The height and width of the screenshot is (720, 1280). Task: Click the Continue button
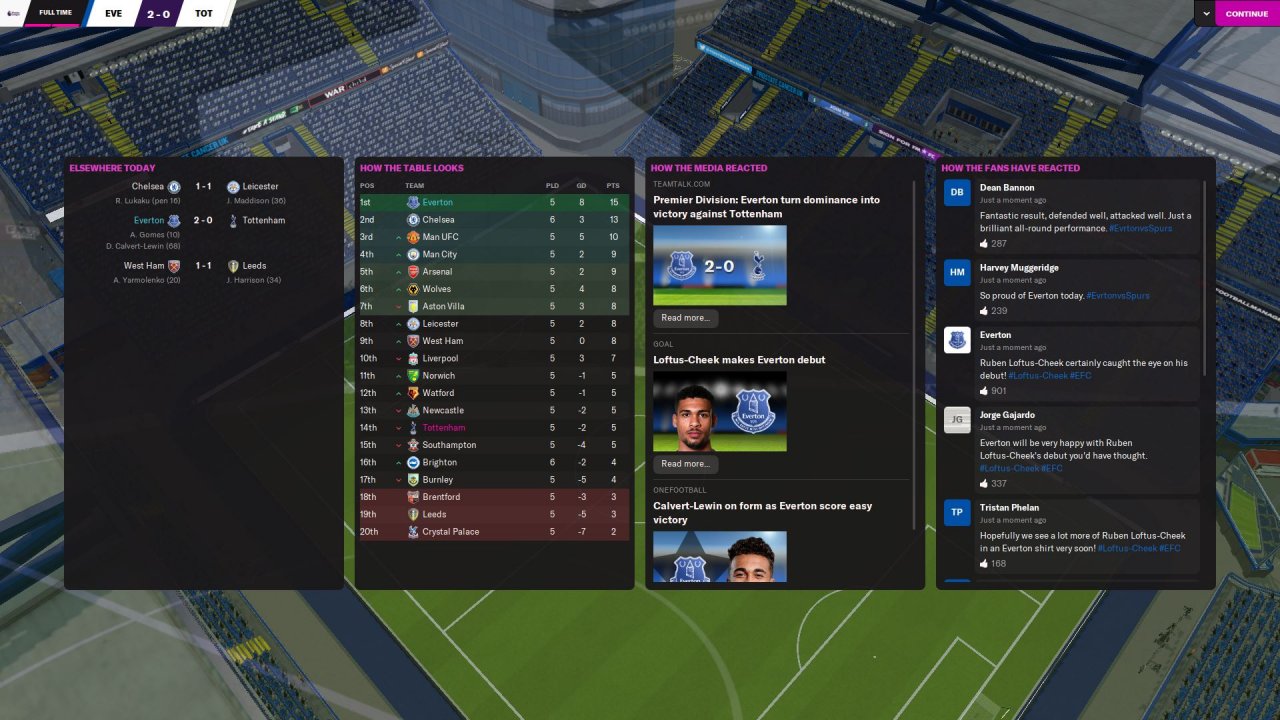coord(1246,14)
